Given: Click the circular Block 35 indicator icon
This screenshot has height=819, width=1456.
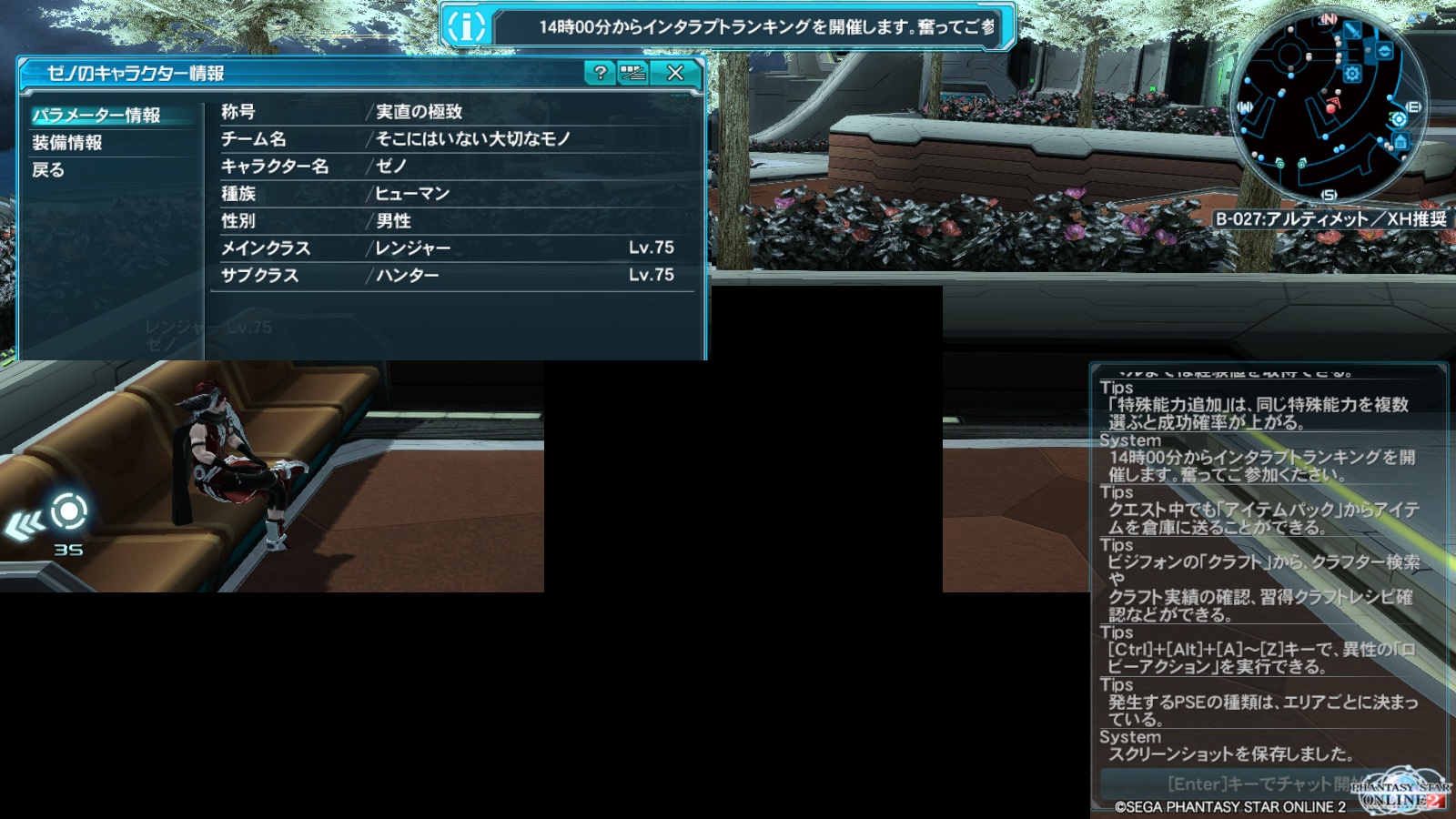Looking at the screenshot, I should 68,511.
